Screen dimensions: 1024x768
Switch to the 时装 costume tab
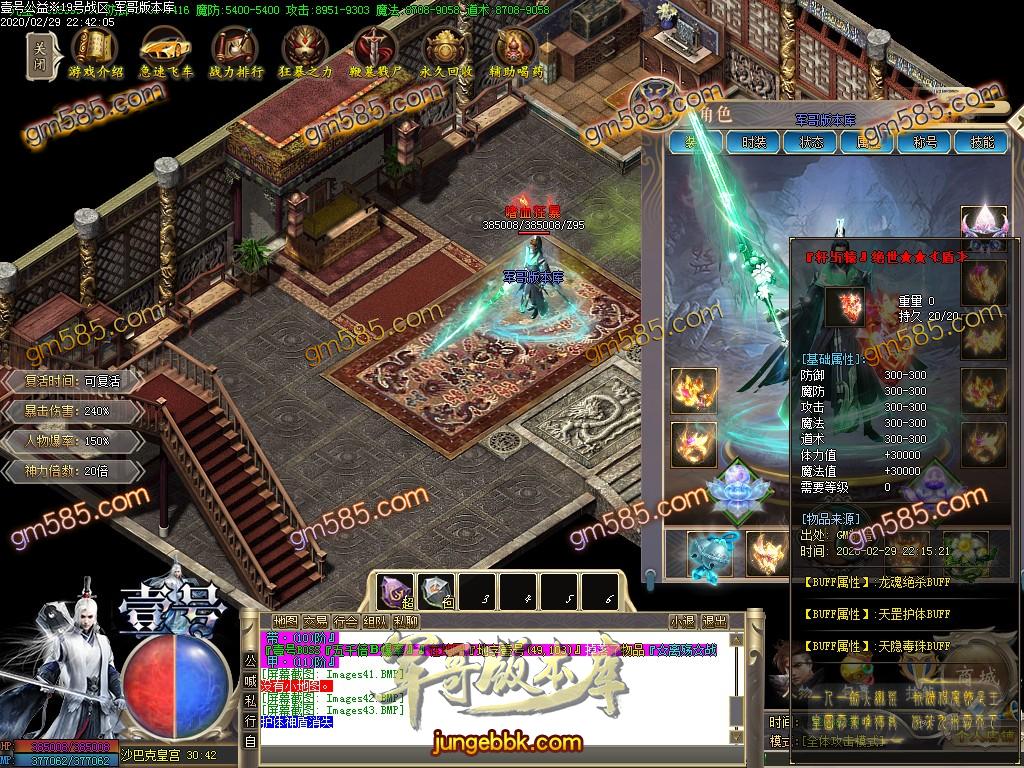pos(753,142)
